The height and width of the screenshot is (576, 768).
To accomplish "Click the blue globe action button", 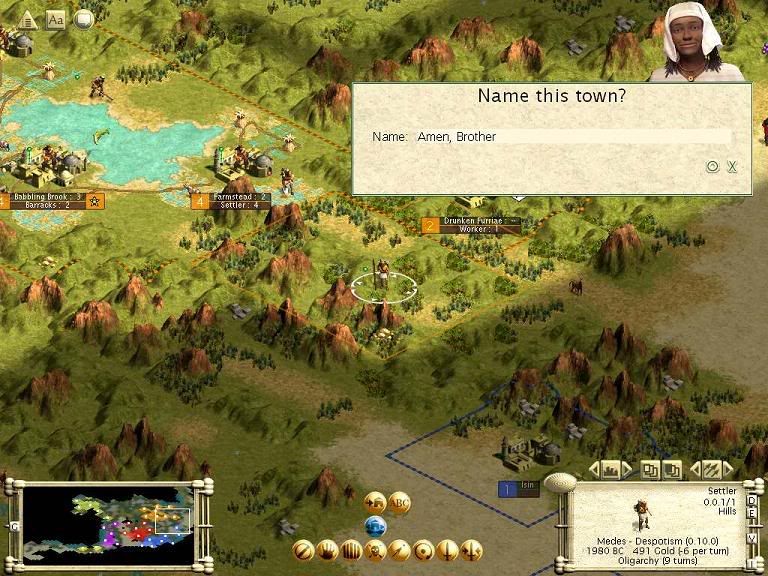I will 376,527.
